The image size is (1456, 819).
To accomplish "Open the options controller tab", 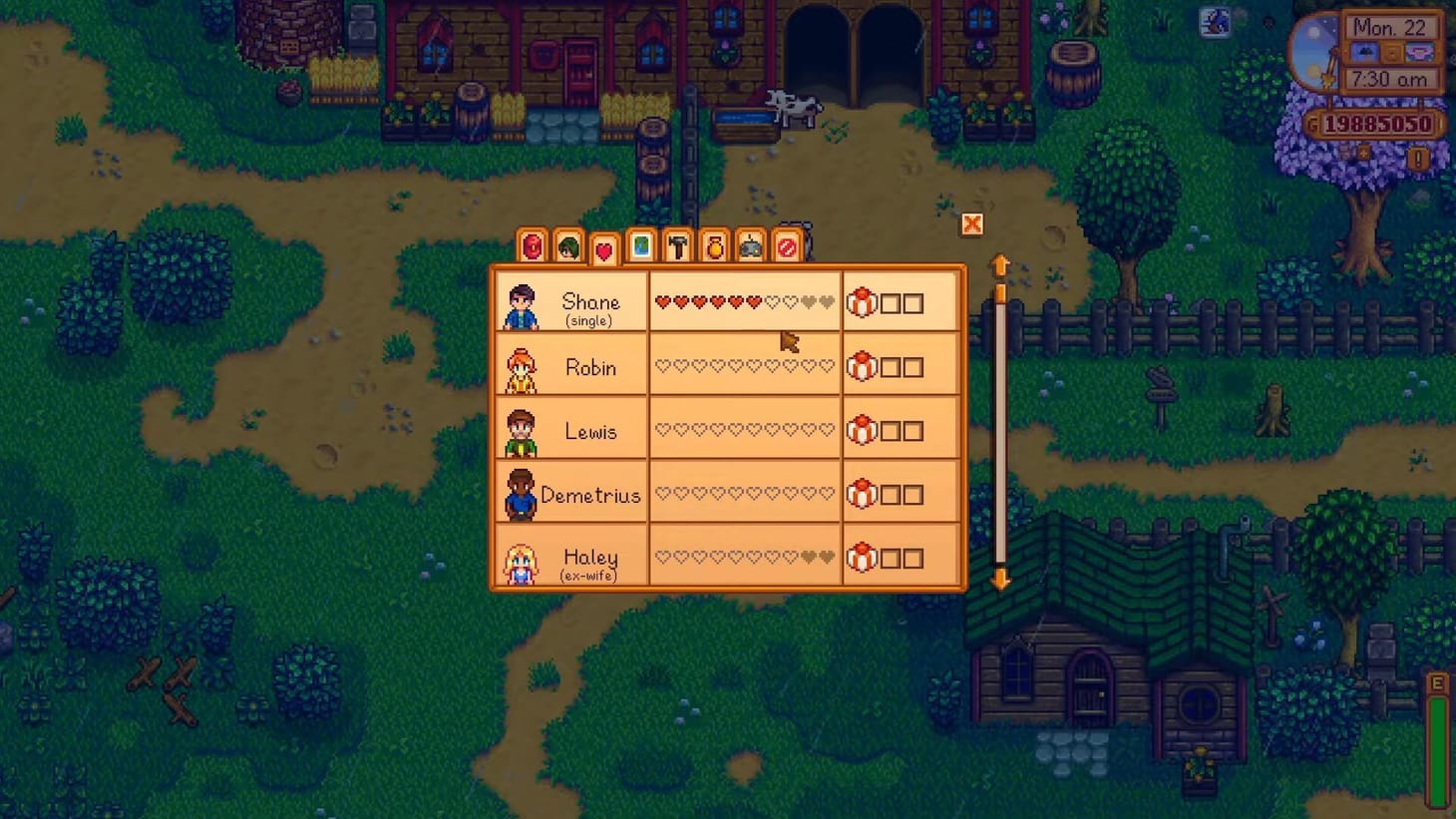I will pos(752,246).
